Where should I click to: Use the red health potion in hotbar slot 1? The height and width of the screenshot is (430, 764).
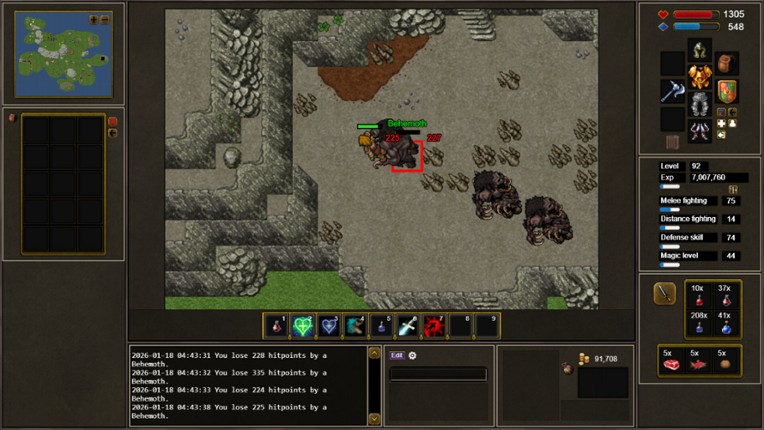[x=276, y=326]
